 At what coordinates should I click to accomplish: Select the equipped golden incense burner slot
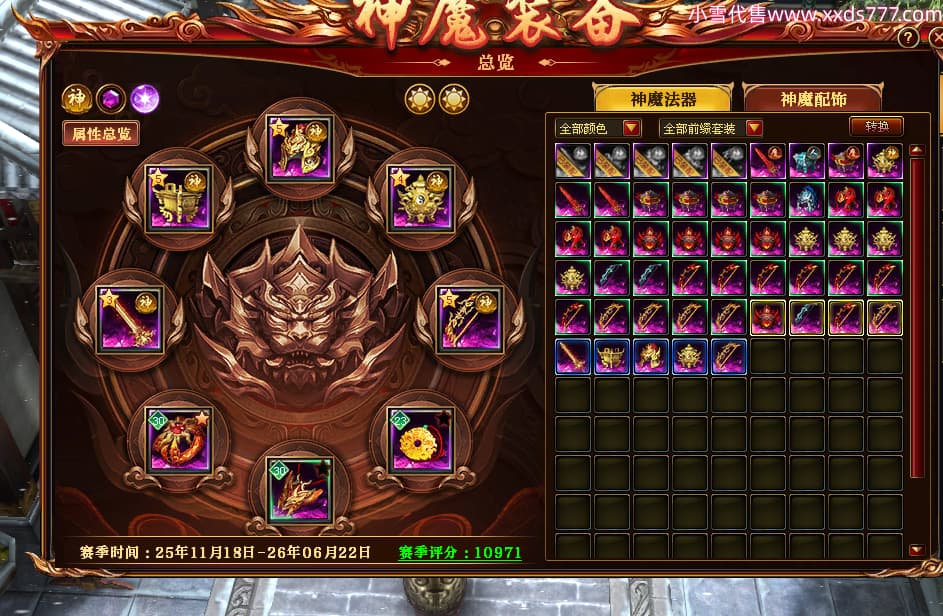click(x=420, y=196)
